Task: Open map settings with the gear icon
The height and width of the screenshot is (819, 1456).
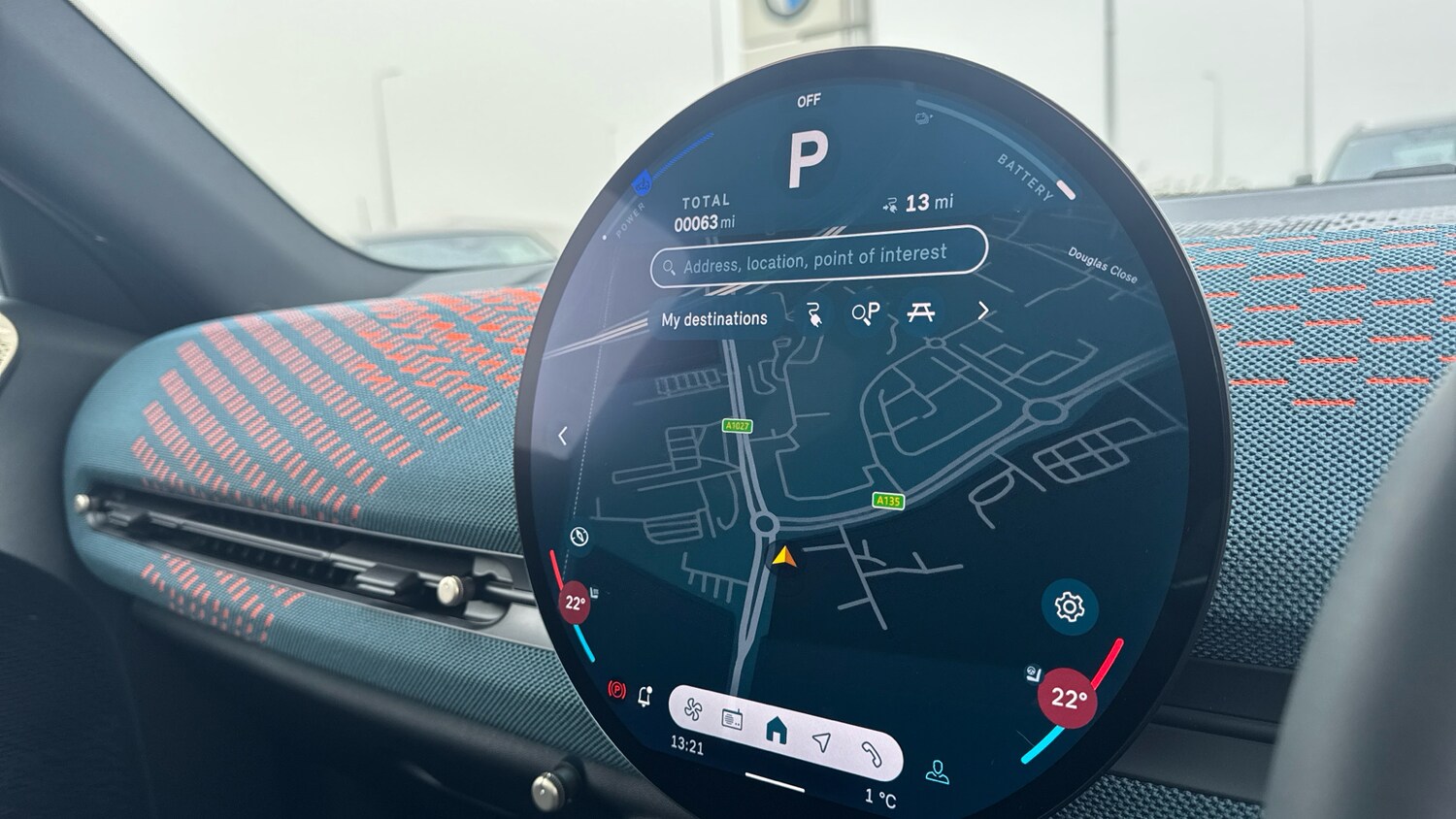Action: (x=1069, y=607)
